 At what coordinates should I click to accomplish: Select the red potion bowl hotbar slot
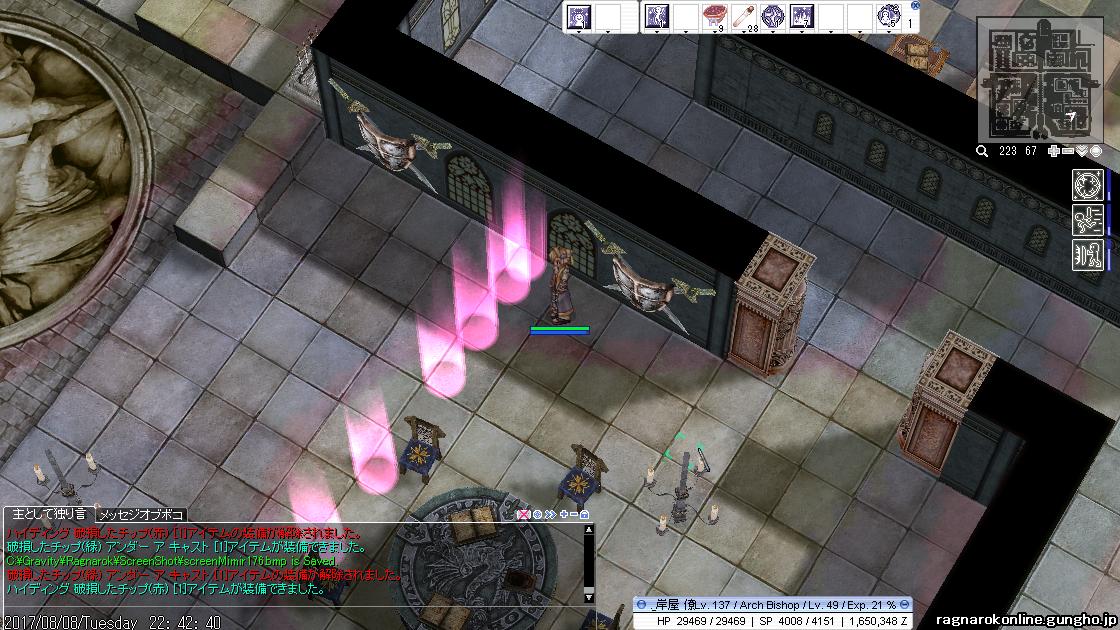click(715, 16)
